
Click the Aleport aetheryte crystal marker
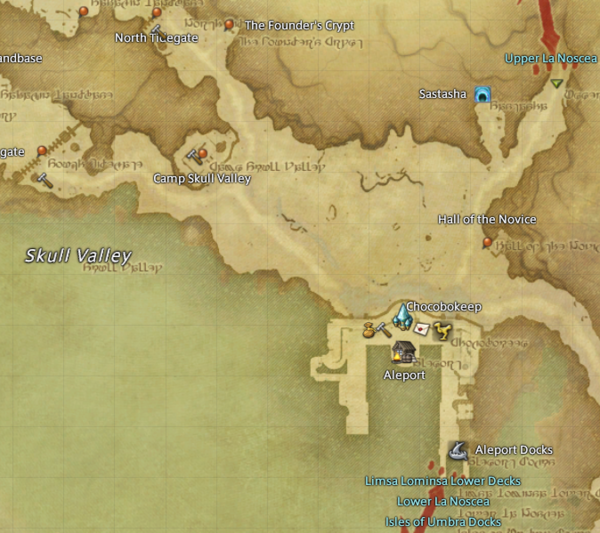402,318
